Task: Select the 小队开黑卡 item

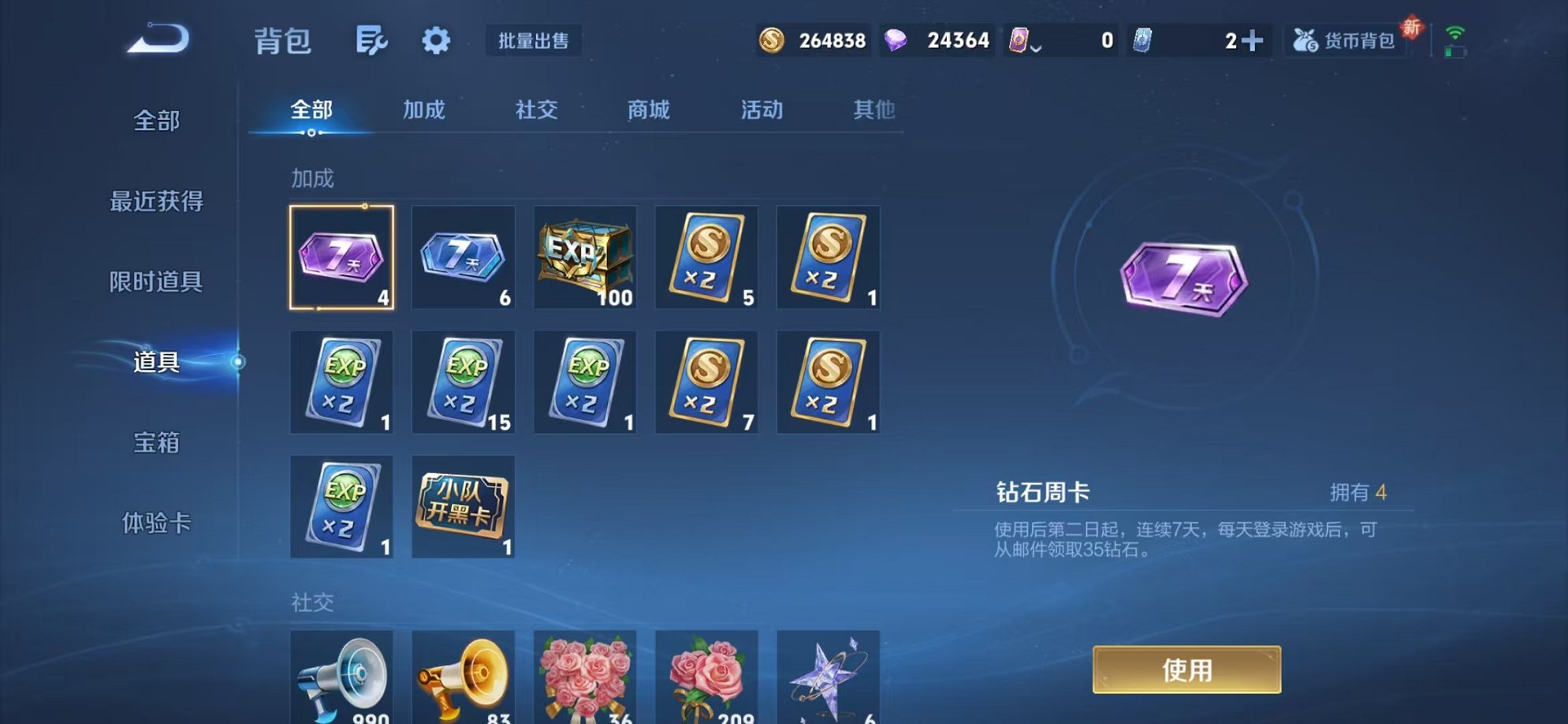Action: coord(464,506)
